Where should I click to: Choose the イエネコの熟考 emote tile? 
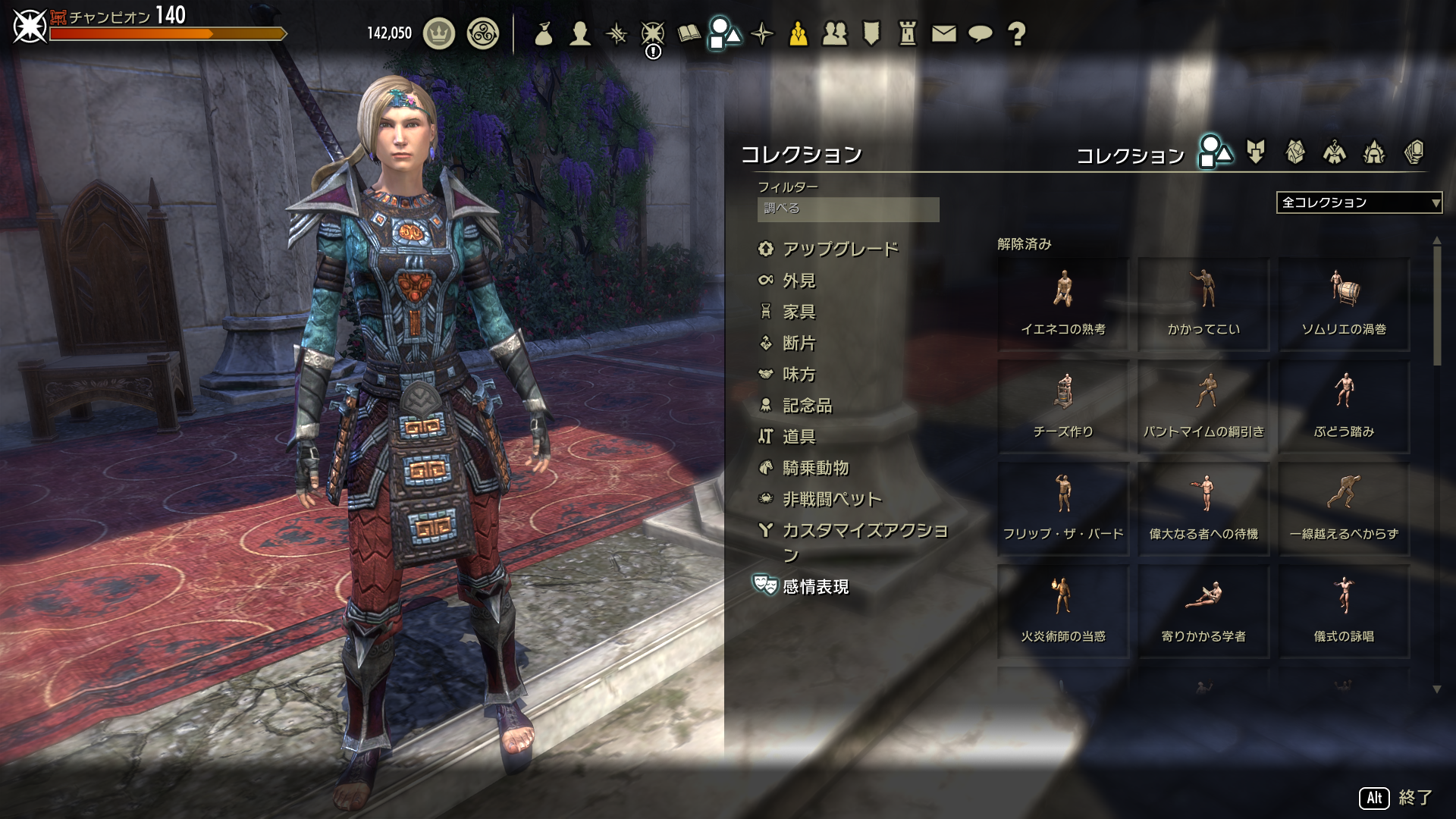click(1063, 304)
